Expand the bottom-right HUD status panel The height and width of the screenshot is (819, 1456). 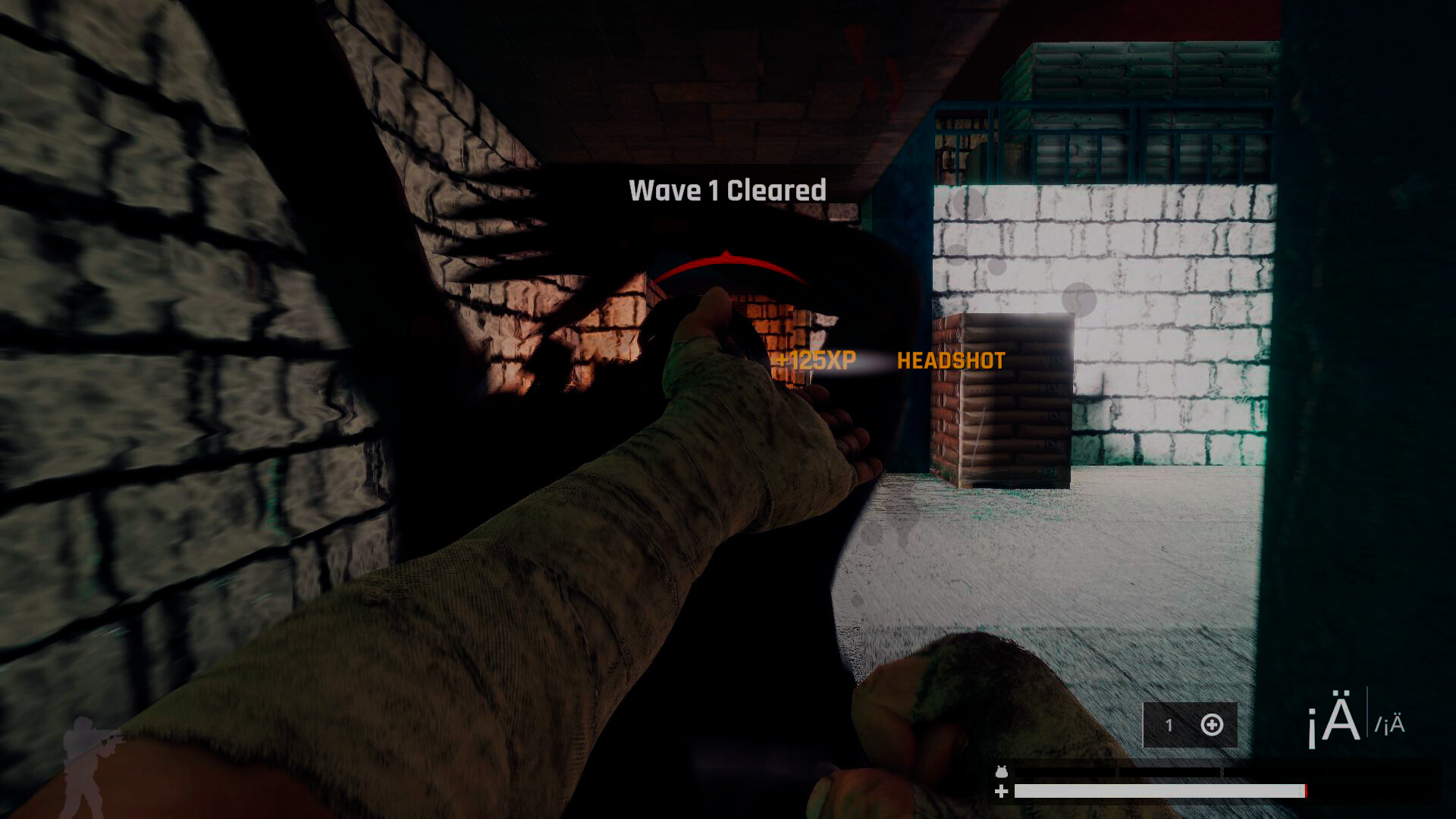tap(1213, 781)
